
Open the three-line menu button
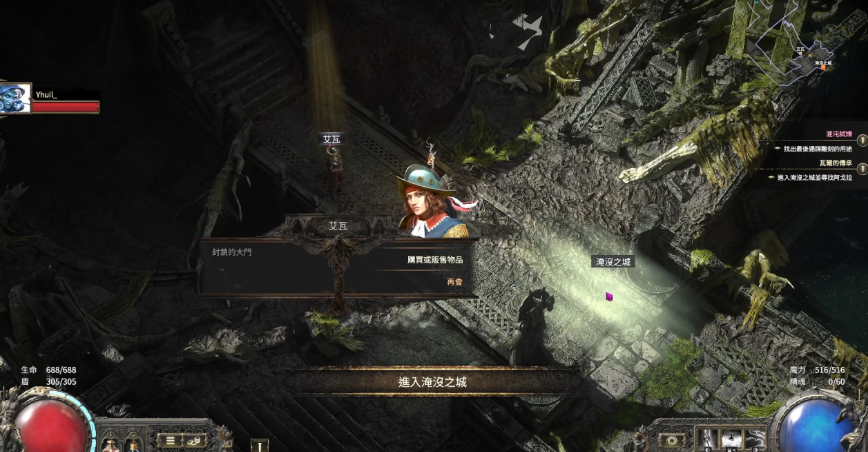169,440
